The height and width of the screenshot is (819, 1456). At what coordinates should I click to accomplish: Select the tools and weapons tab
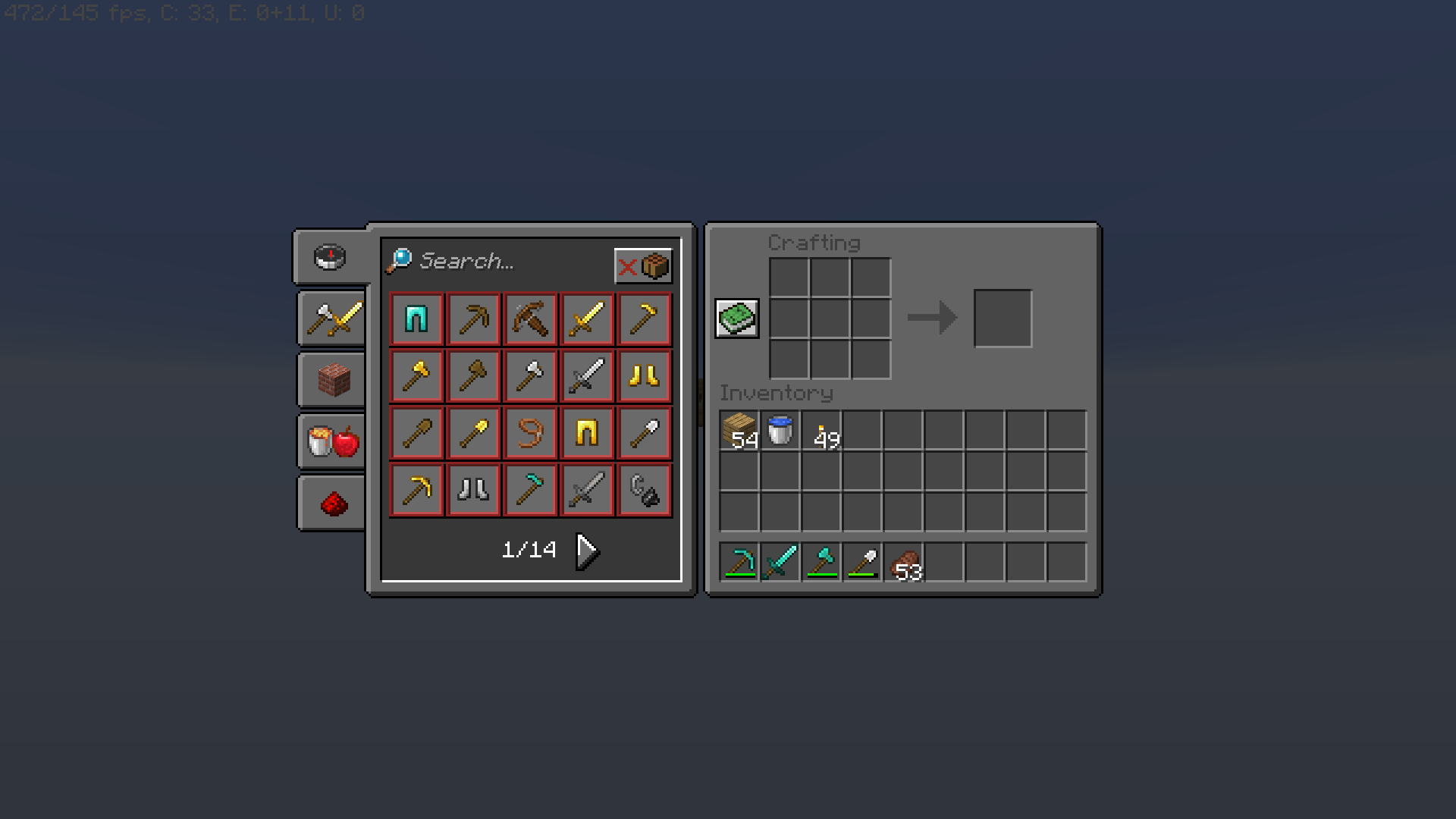(x=330, y=318)
